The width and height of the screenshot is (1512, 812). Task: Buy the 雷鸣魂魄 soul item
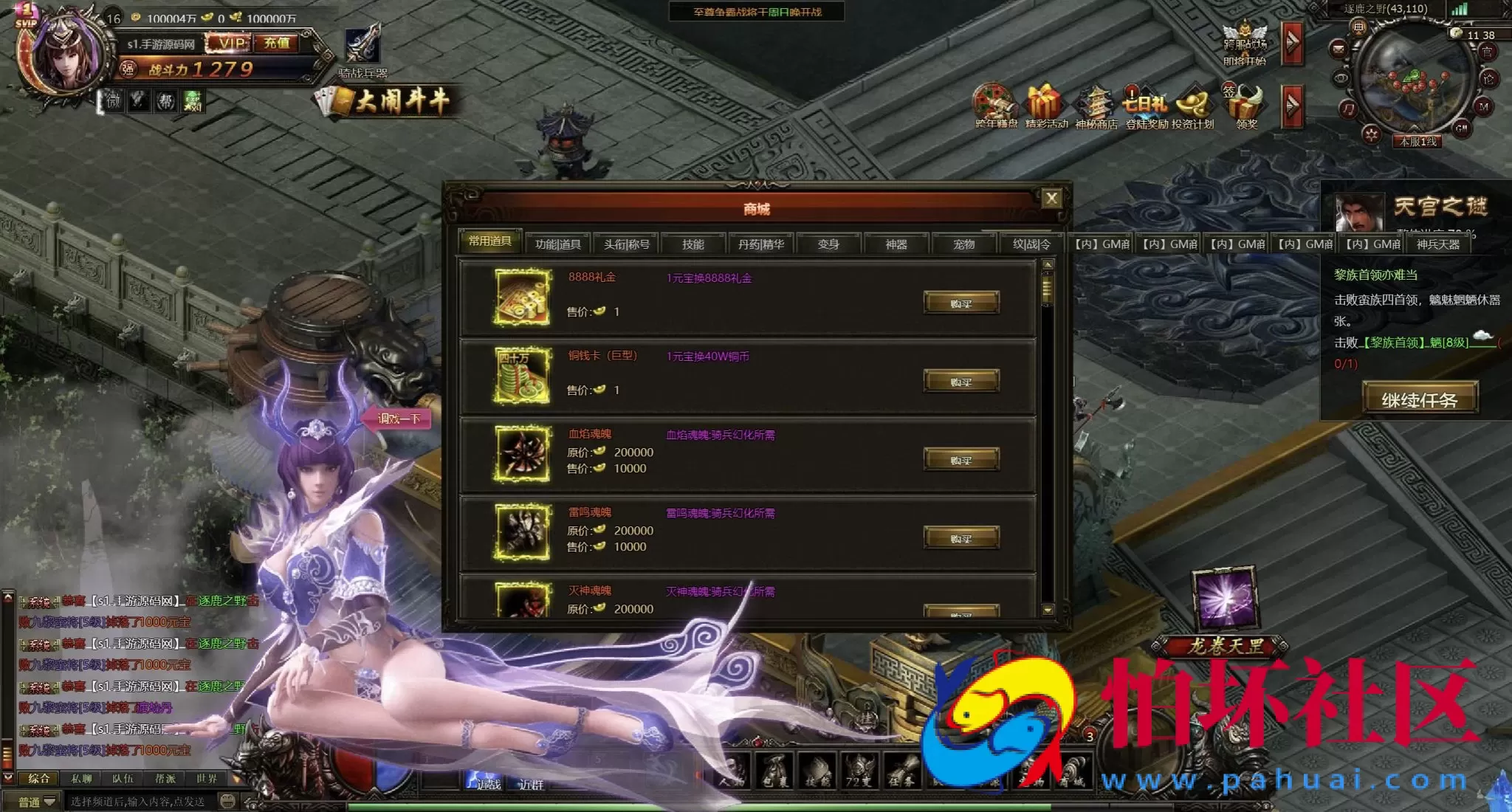coord(961,538)
